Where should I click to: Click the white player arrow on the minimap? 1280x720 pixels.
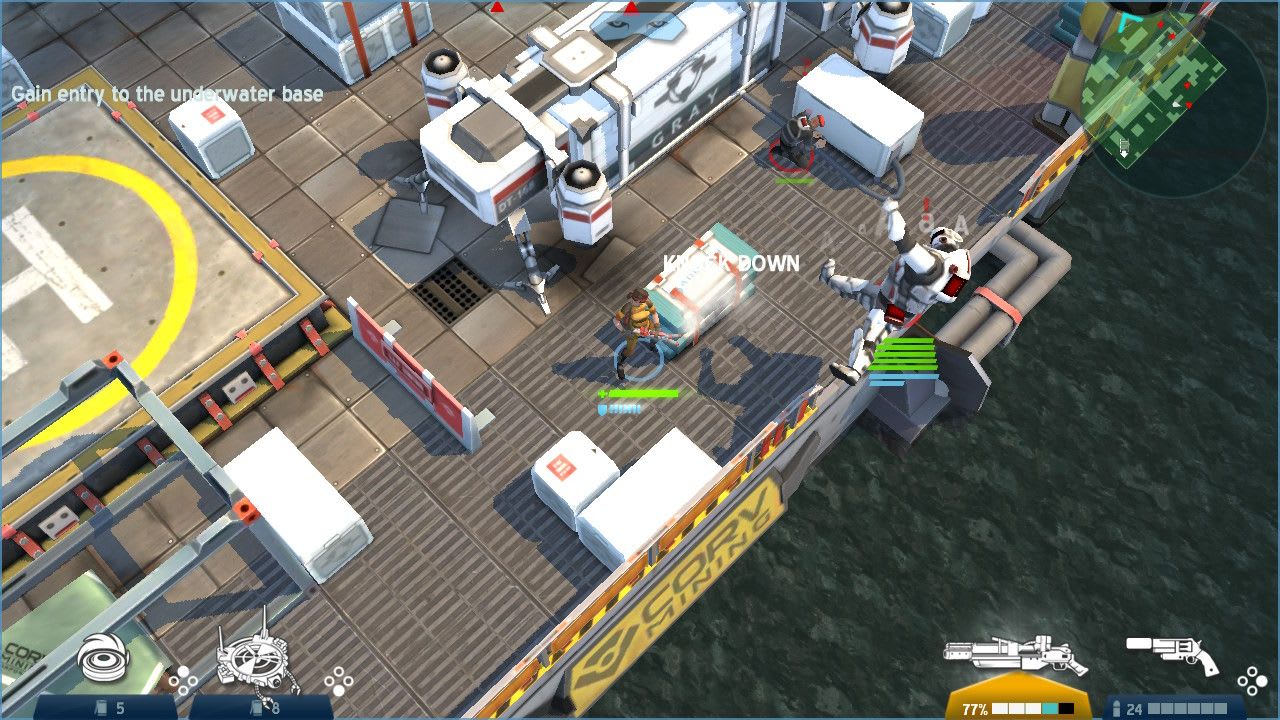(1176, 105)
